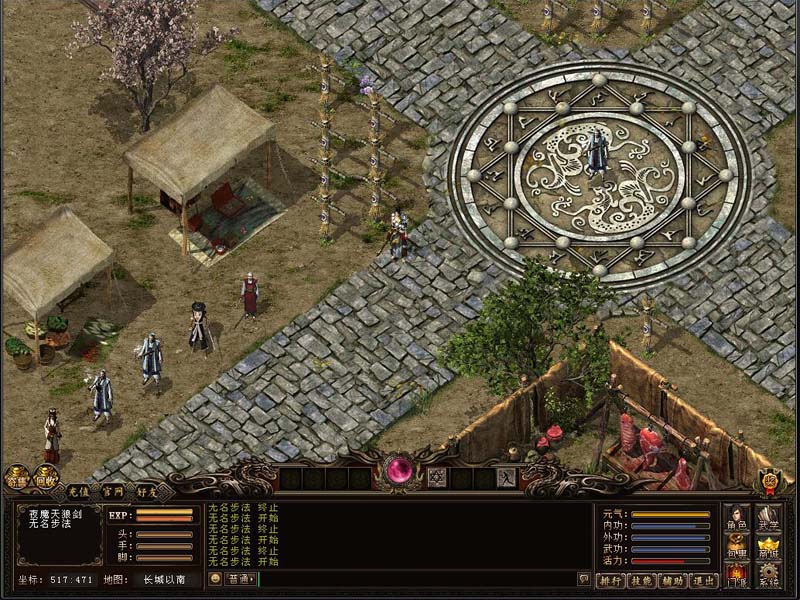The image size is (800, 600).
Task: Focus the chat text input field
Action: click(415, 579)
